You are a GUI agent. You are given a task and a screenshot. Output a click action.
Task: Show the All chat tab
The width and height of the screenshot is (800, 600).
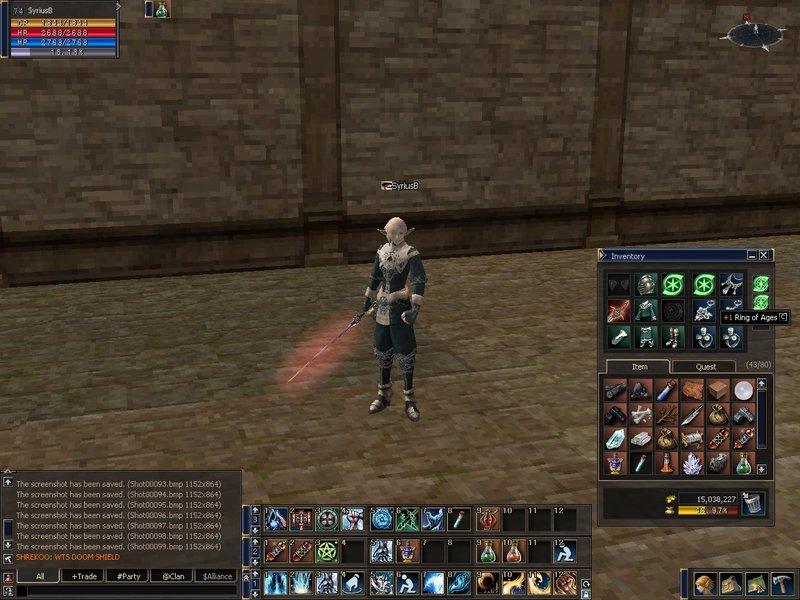click(40, 576)
